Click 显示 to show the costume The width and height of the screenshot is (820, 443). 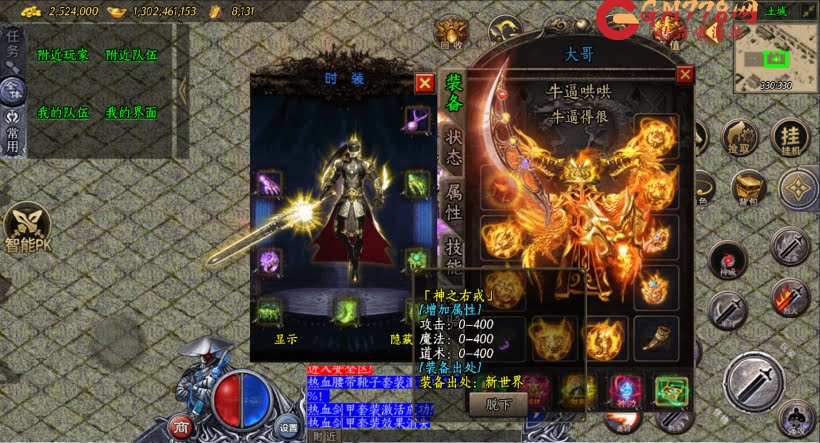pos(286,339)
